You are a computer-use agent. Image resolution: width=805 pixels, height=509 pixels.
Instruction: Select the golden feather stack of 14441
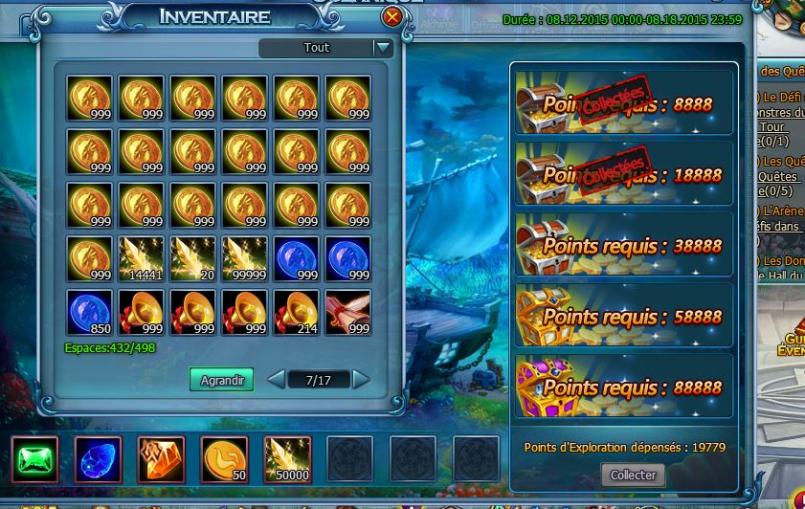(x=141, y=259)
